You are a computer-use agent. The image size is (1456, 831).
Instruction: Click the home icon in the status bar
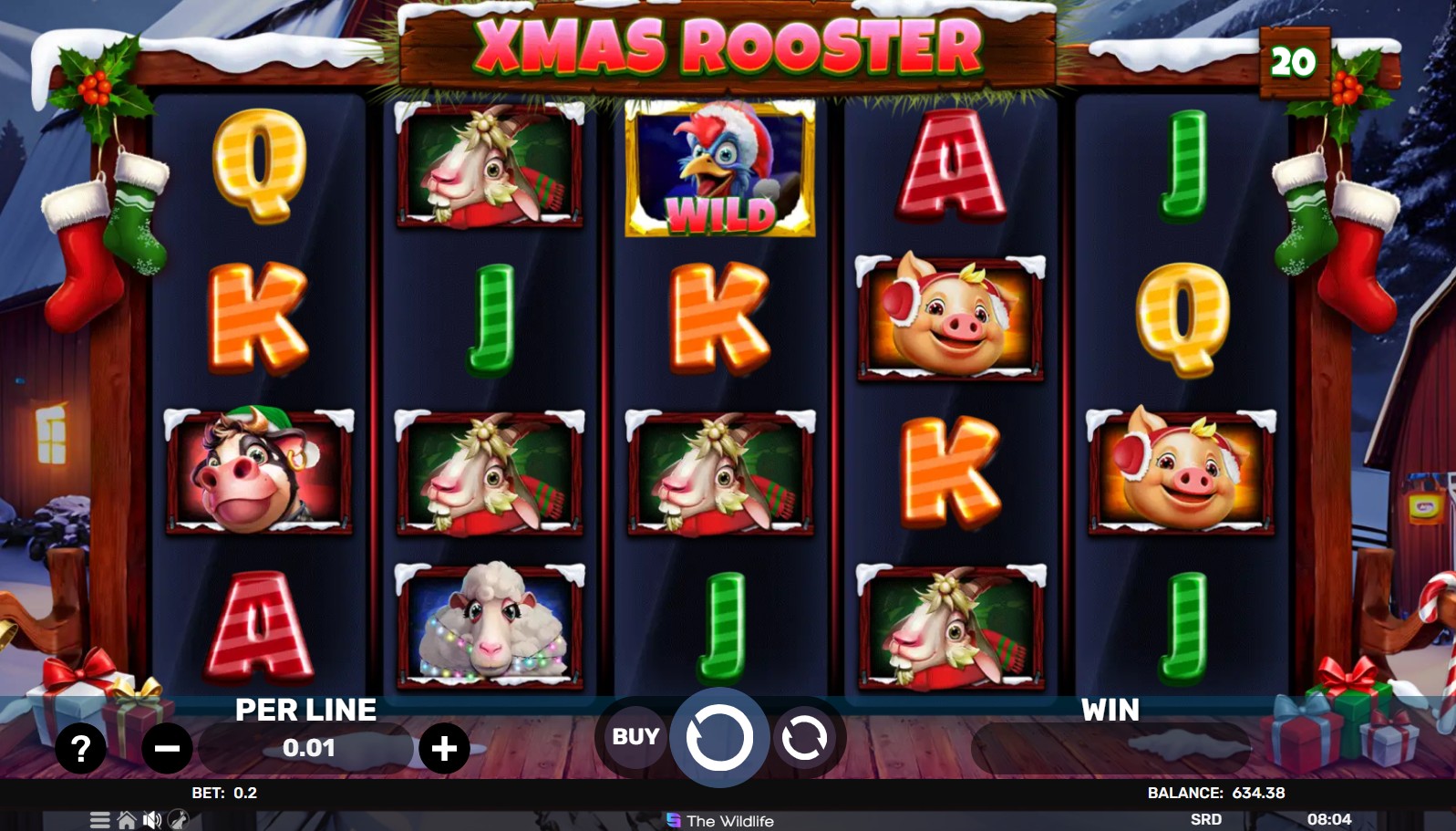click(127, 819)
